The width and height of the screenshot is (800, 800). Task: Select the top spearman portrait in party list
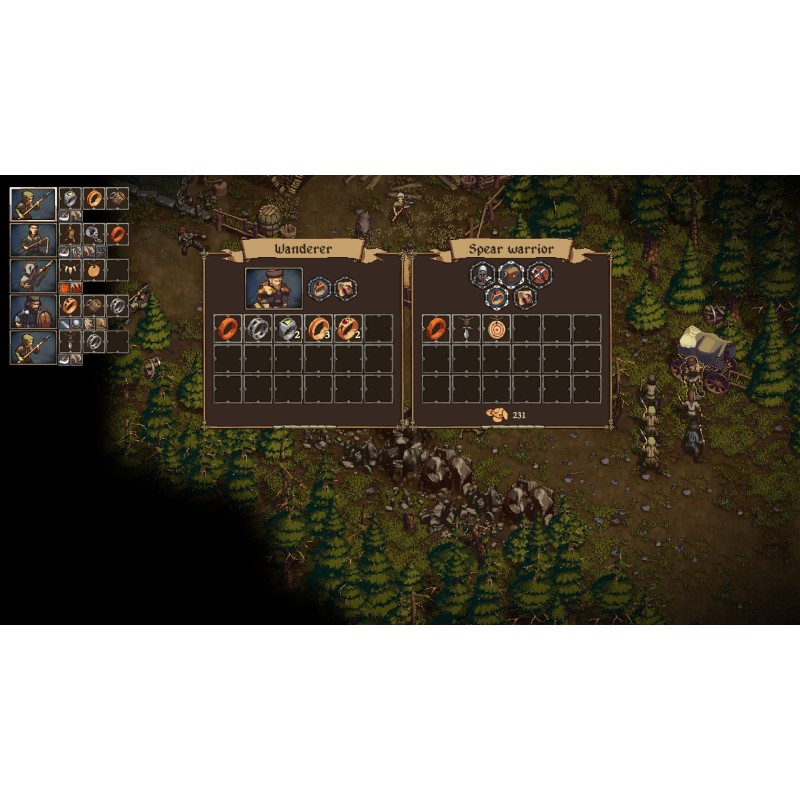(33, 203)
